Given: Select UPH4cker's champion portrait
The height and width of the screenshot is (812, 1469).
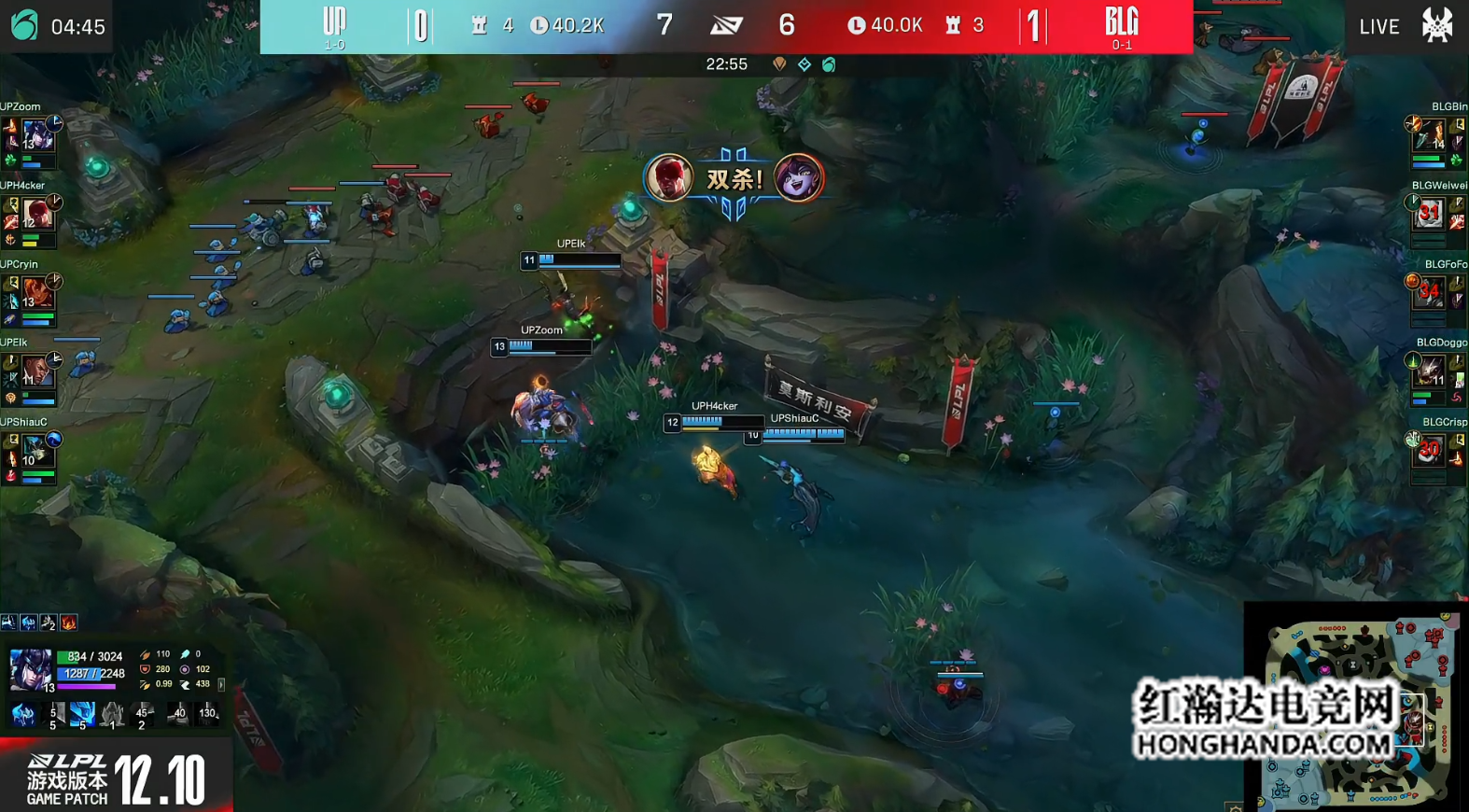Looking at the screenshot, I should click(x=37, y=215).
